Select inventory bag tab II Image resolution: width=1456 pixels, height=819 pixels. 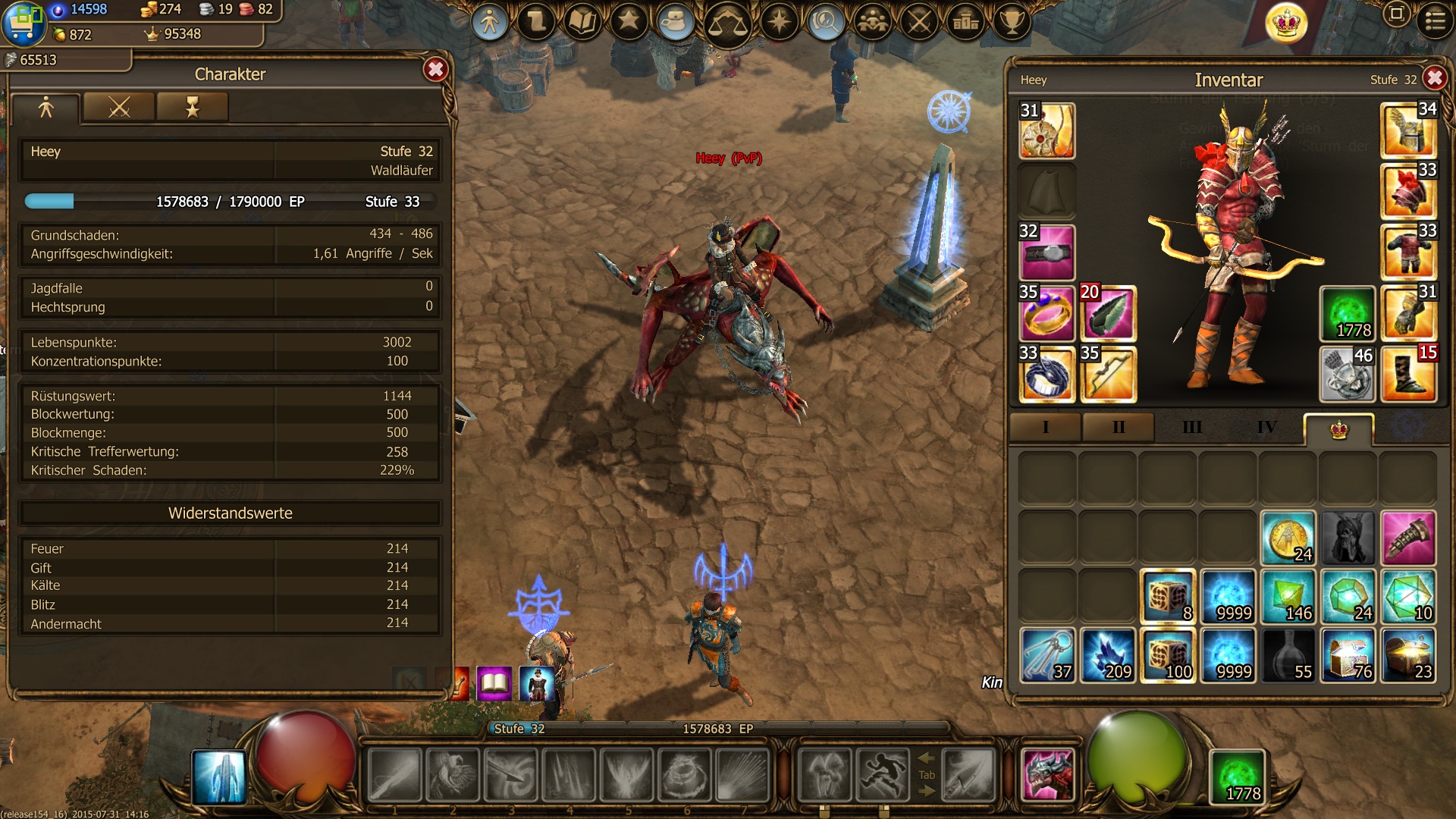click(x=1118, y=428)
